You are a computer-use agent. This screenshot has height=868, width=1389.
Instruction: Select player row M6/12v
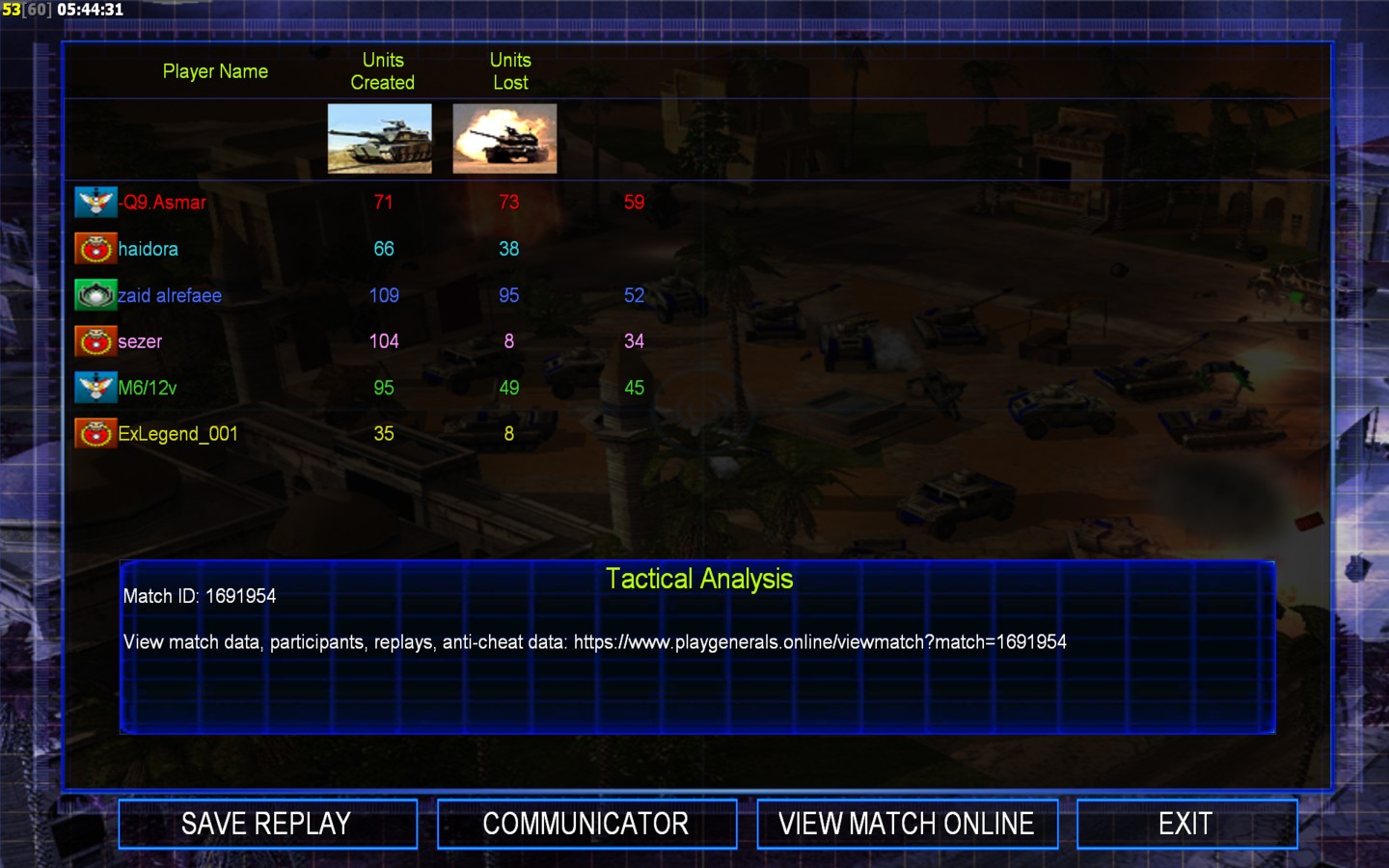pos(148,388)
